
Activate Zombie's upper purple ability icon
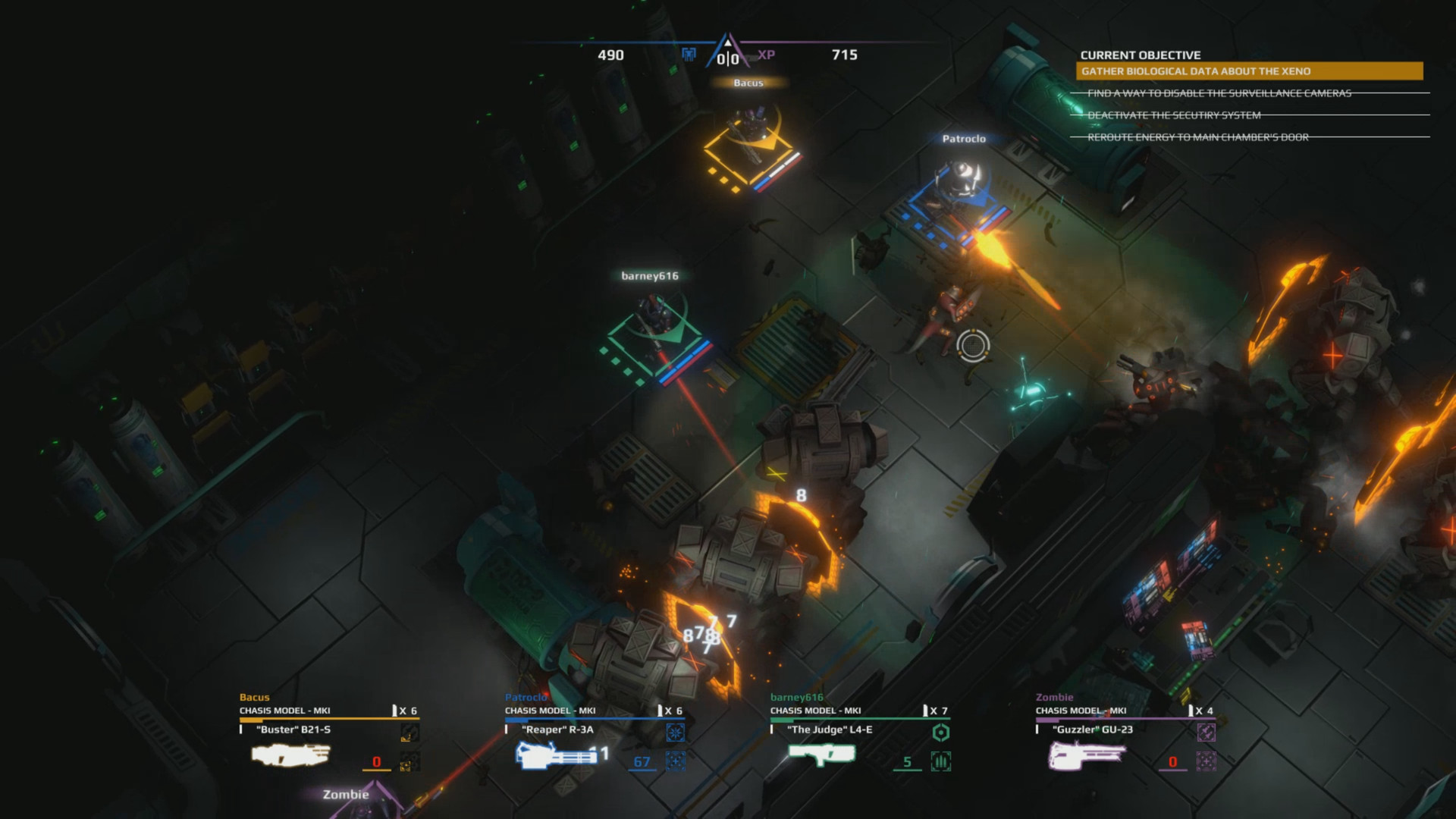point(1206,733)
